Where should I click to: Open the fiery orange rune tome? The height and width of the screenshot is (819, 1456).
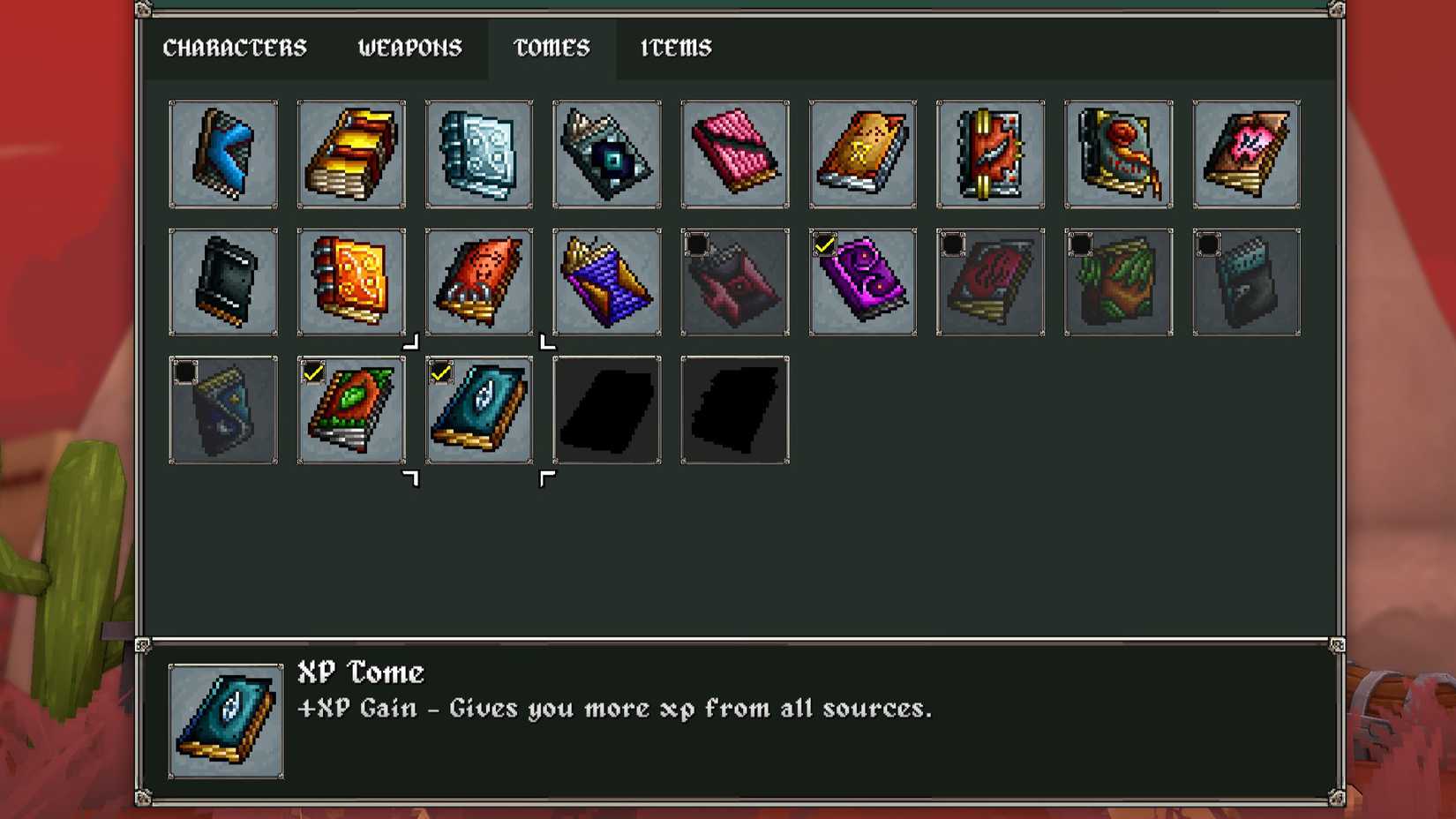click(351, 282)
